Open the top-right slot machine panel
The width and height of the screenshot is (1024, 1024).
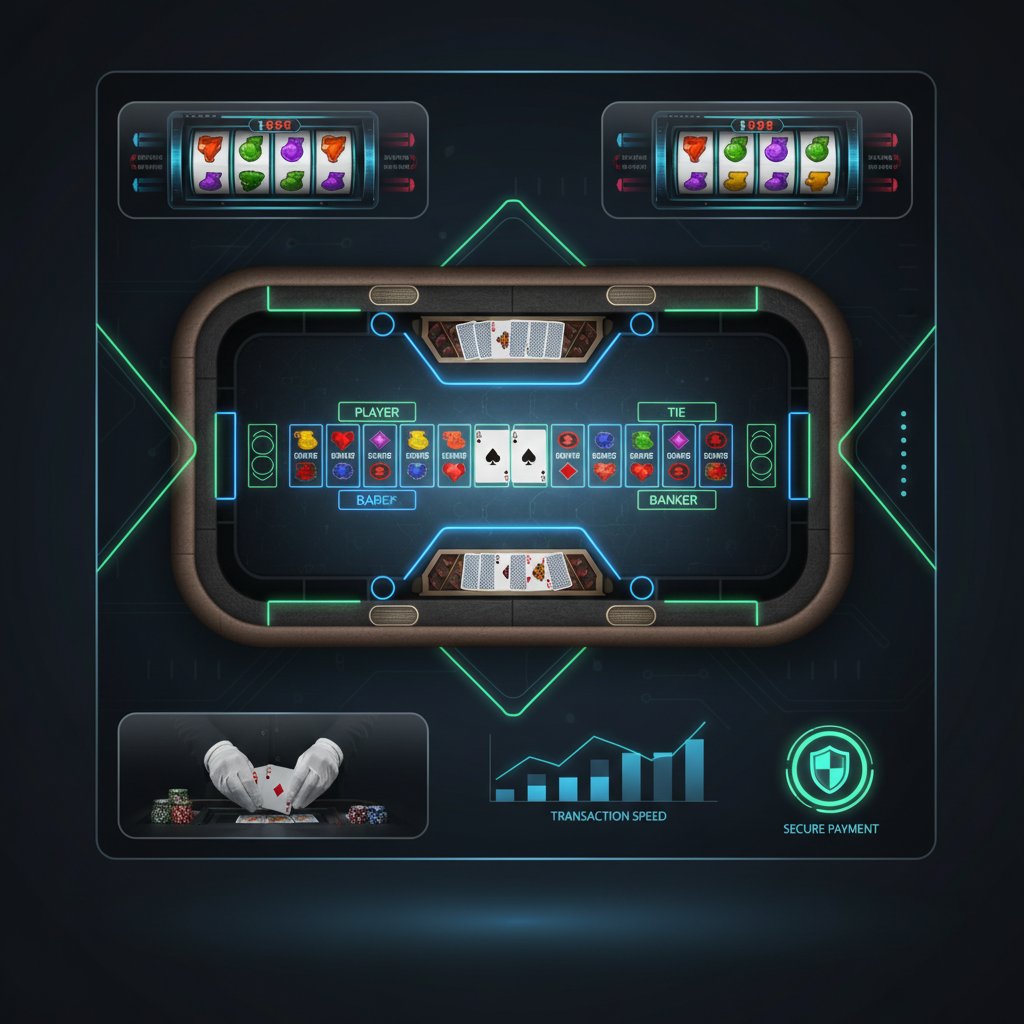(757, 160)
